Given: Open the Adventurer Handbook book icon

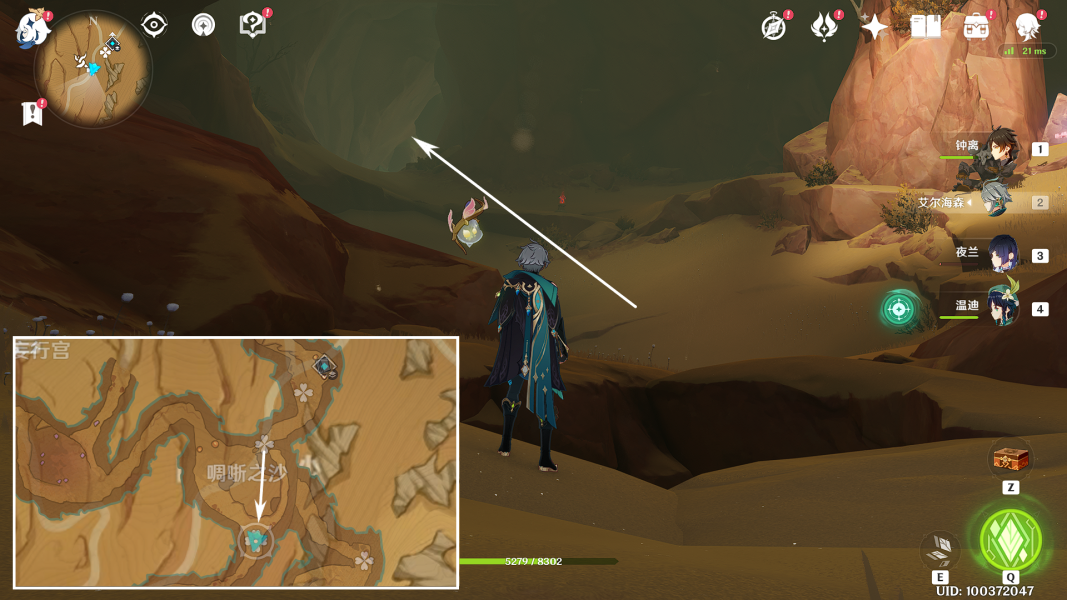Looking at the screenshot, I should click(925, 27).
